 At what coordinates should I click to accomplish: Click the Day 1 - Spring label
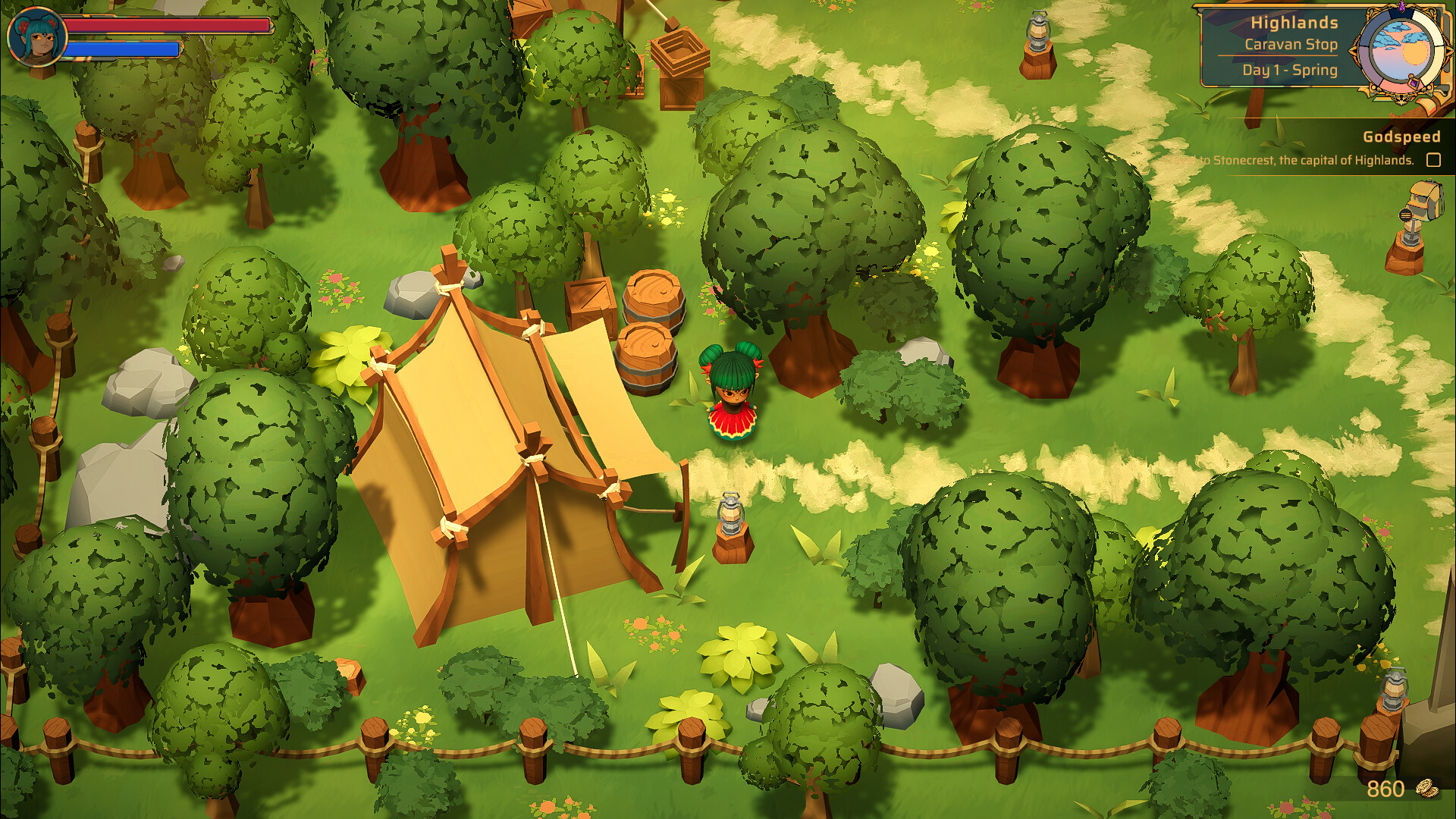[1289, 70]
